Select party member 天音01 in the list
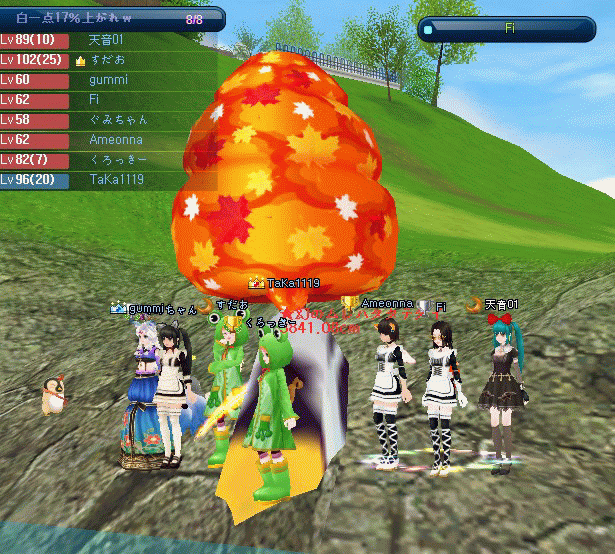The width and height of the screenshot is (615, 554). coord(108,40)
